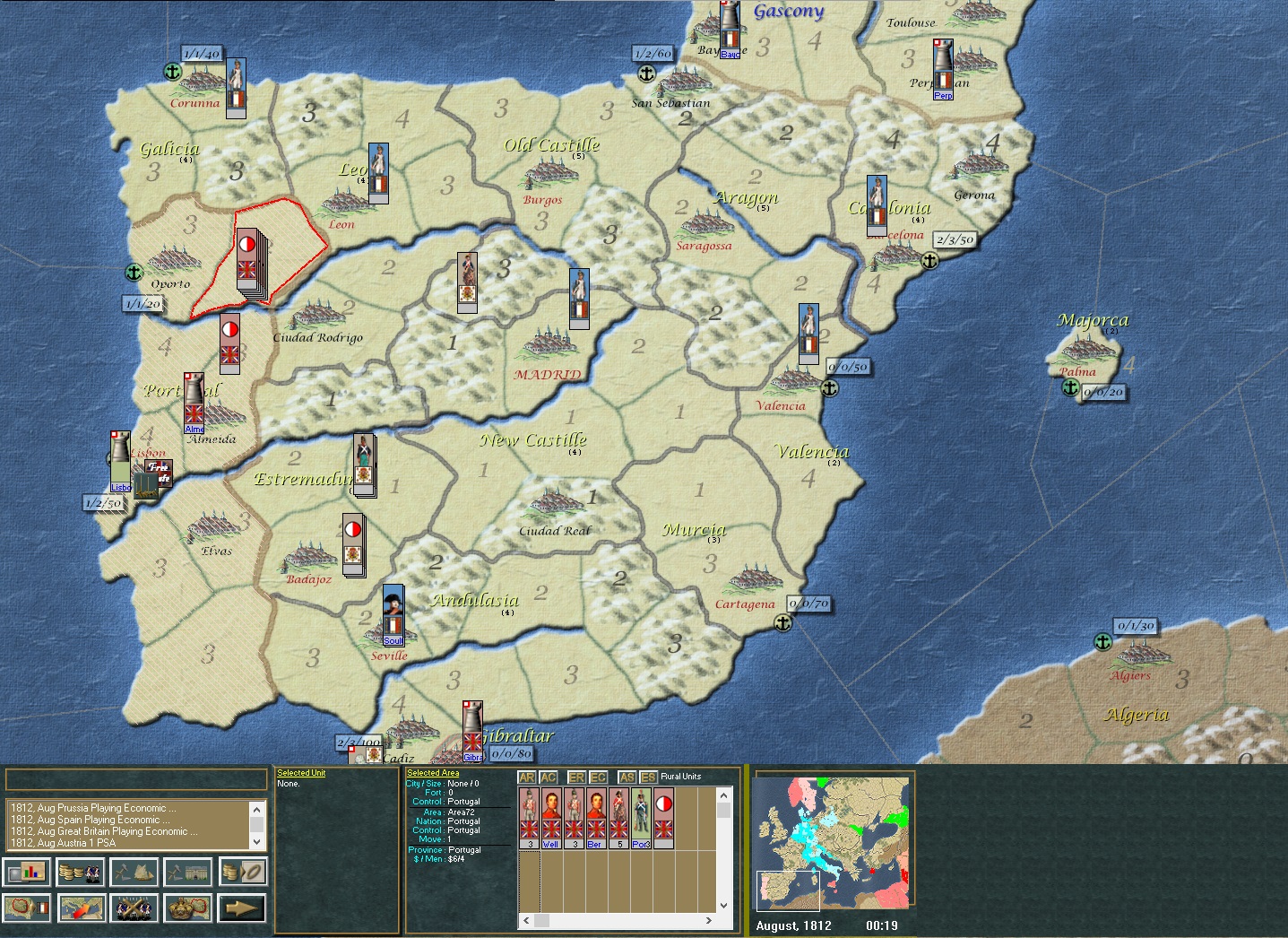Viewport: 1288px width, 938px height.
Task: Click the crown political status icon
Action: click(x=186, y=908)
